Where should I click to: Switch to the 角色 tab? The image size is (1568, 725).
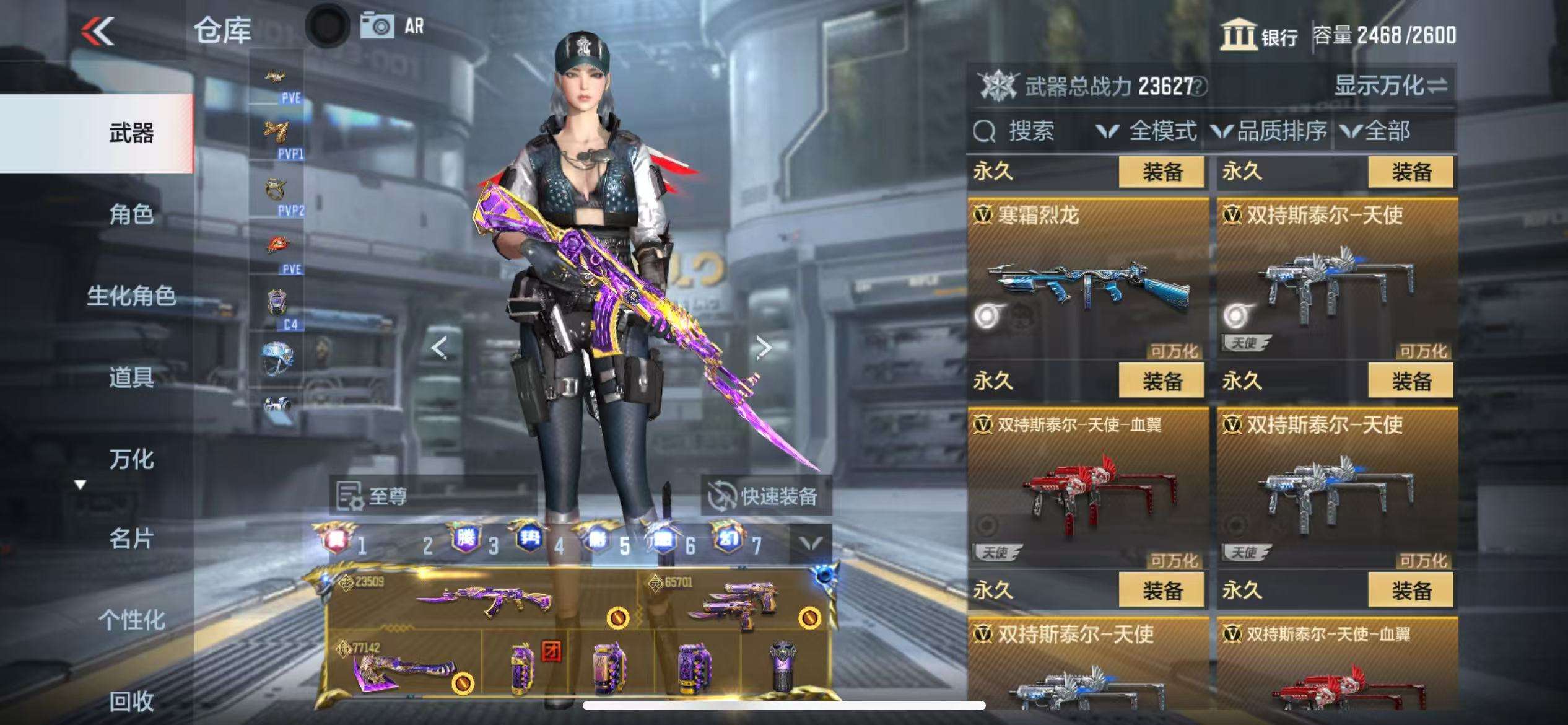[x=131, y=214]
